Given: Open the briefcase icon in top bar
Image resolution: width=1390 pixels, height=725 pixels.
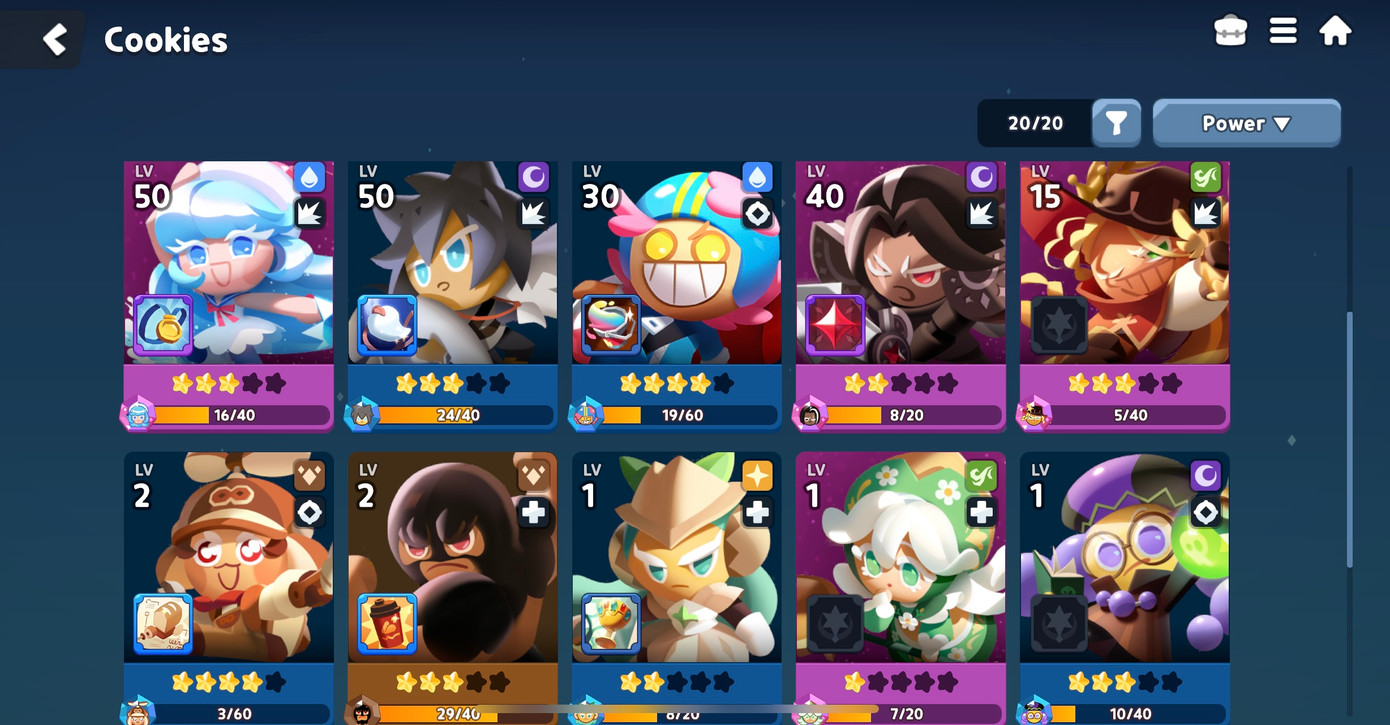Looking at the screenshot, I should (x=1230, y=32).
